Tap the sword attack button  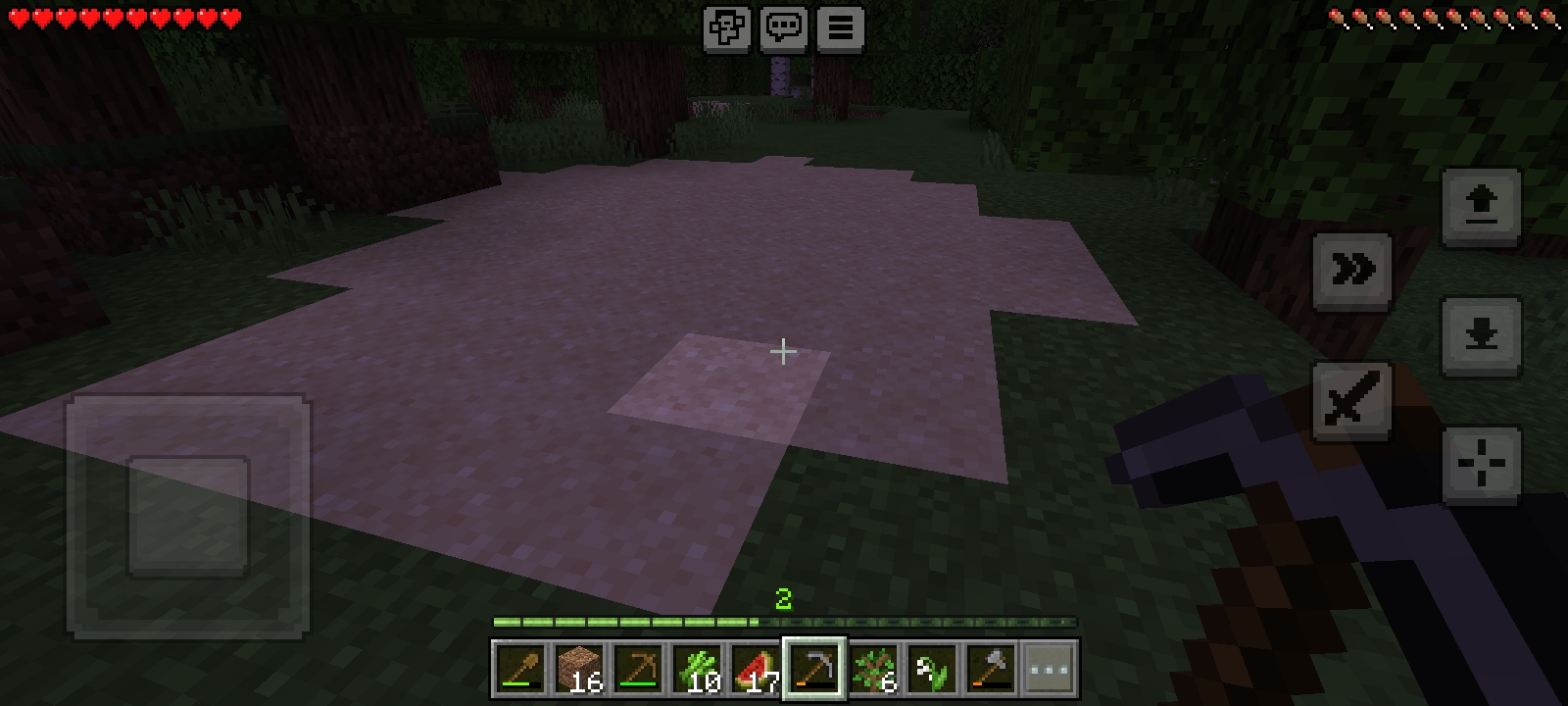pos(1352,401)
